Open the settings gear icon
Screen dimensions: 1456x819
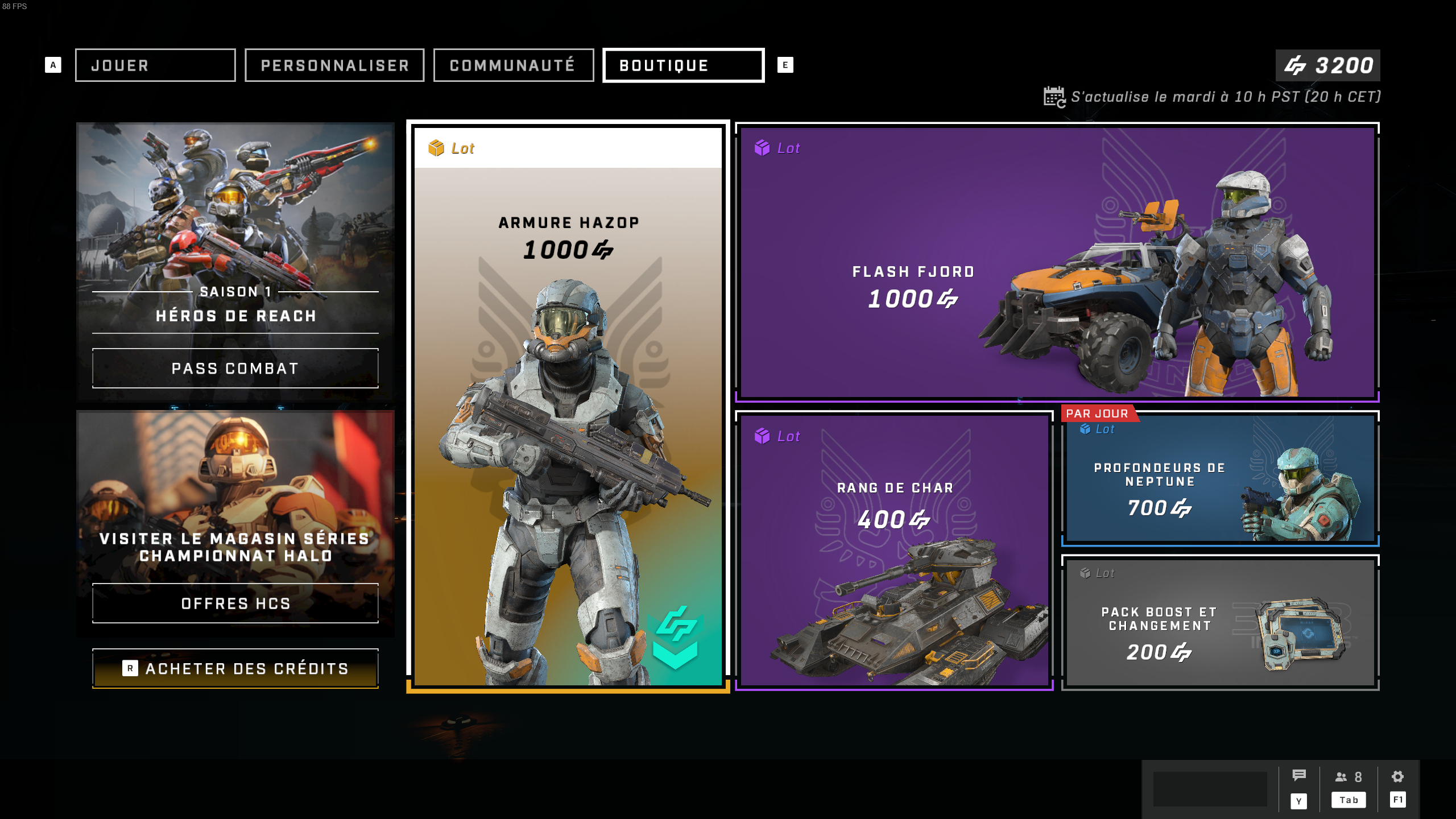click(1397, 777)
